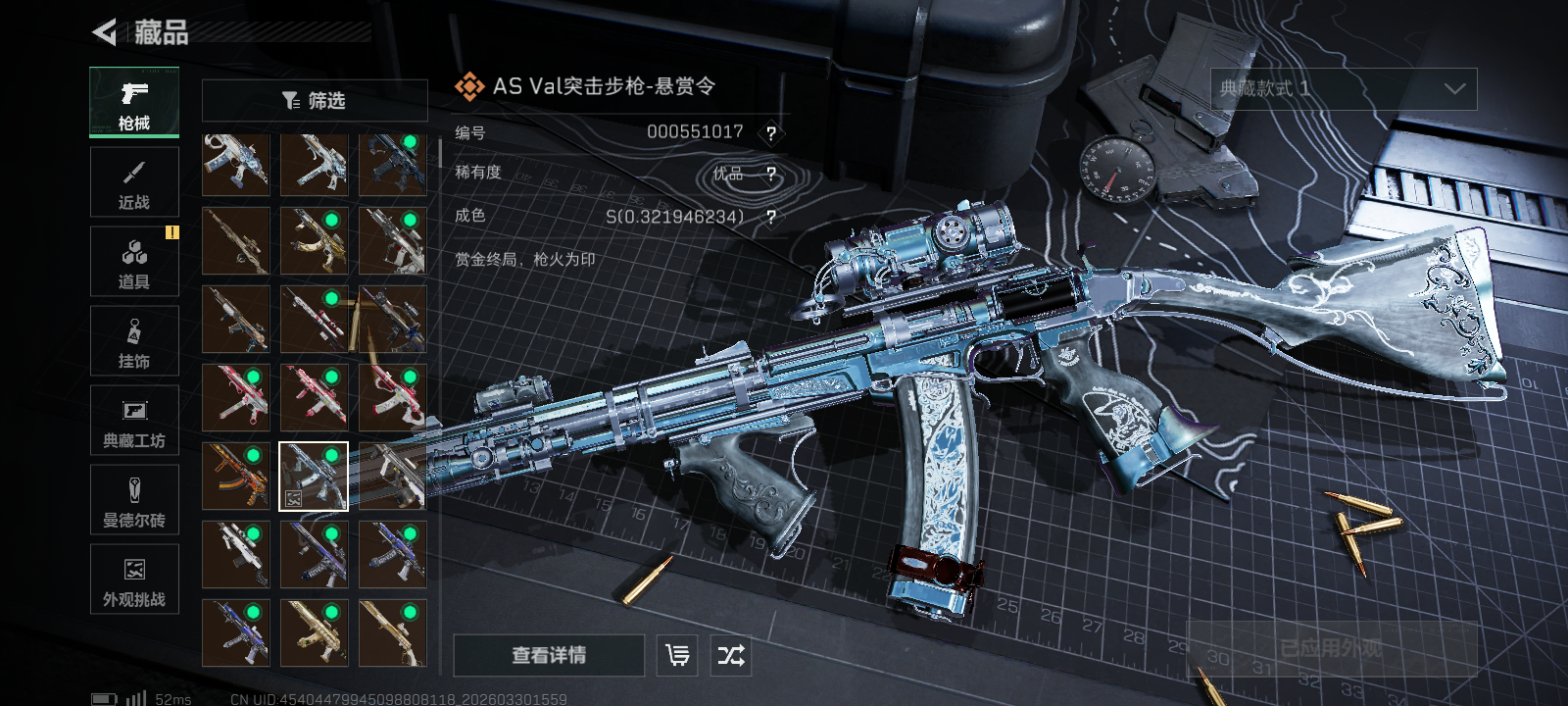Switch to the 曼德尔砖 tab
1568x706 pixels.
pyautogui.click(x=134, y=500)
